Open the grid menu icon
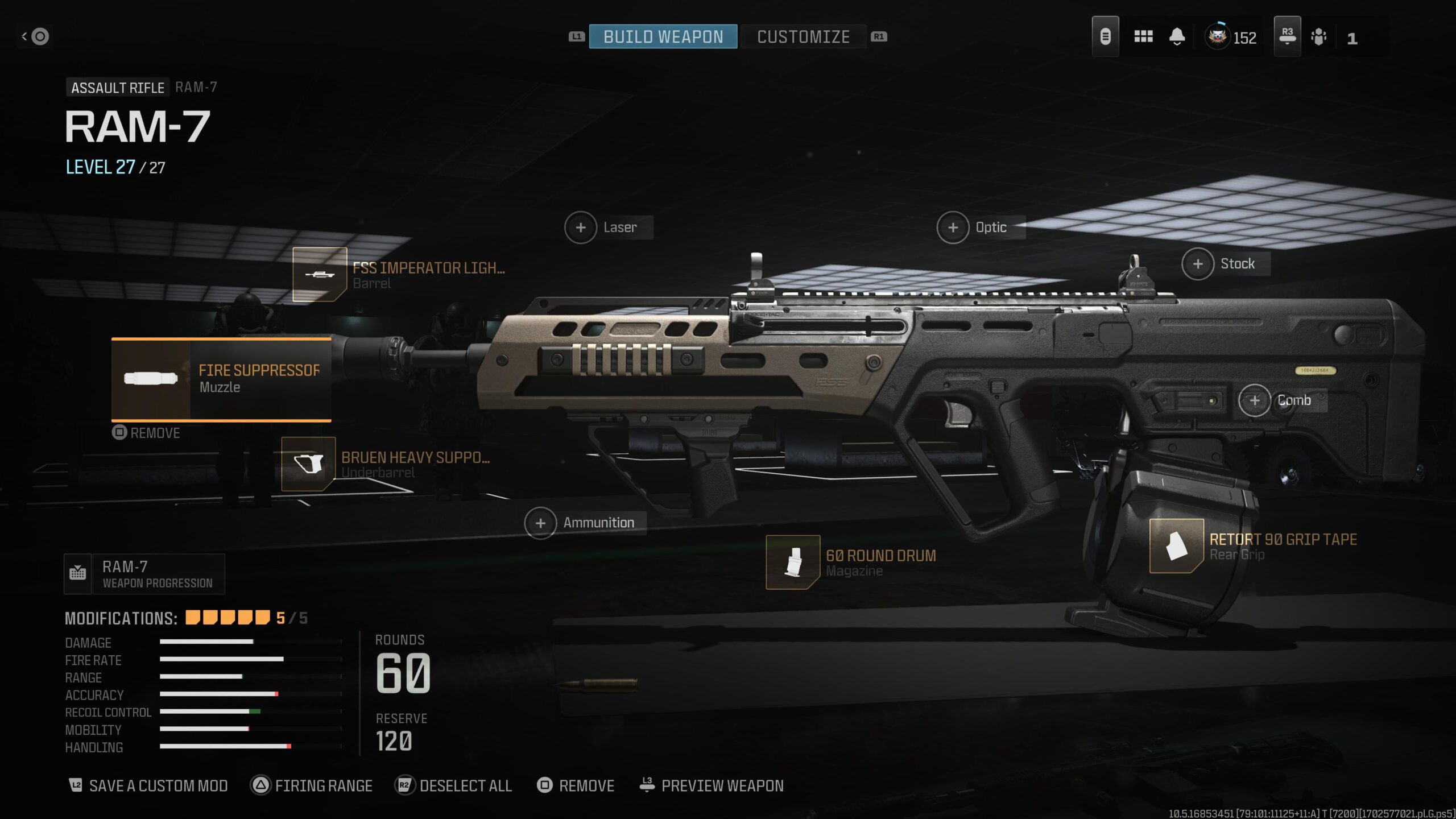 (x=1143, y=37)
